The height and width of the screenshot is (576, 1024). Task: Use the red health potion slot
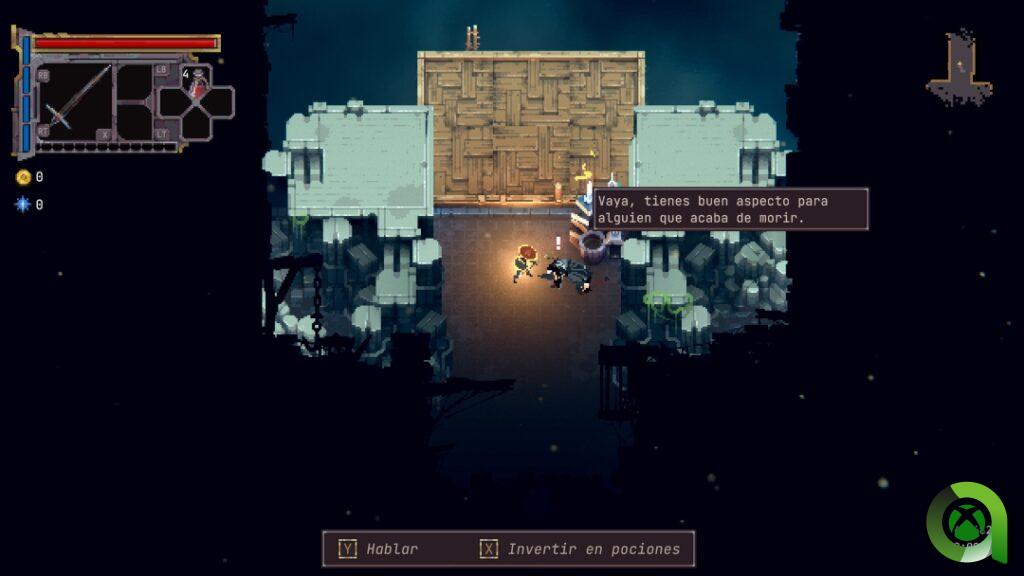coord(197,84)
